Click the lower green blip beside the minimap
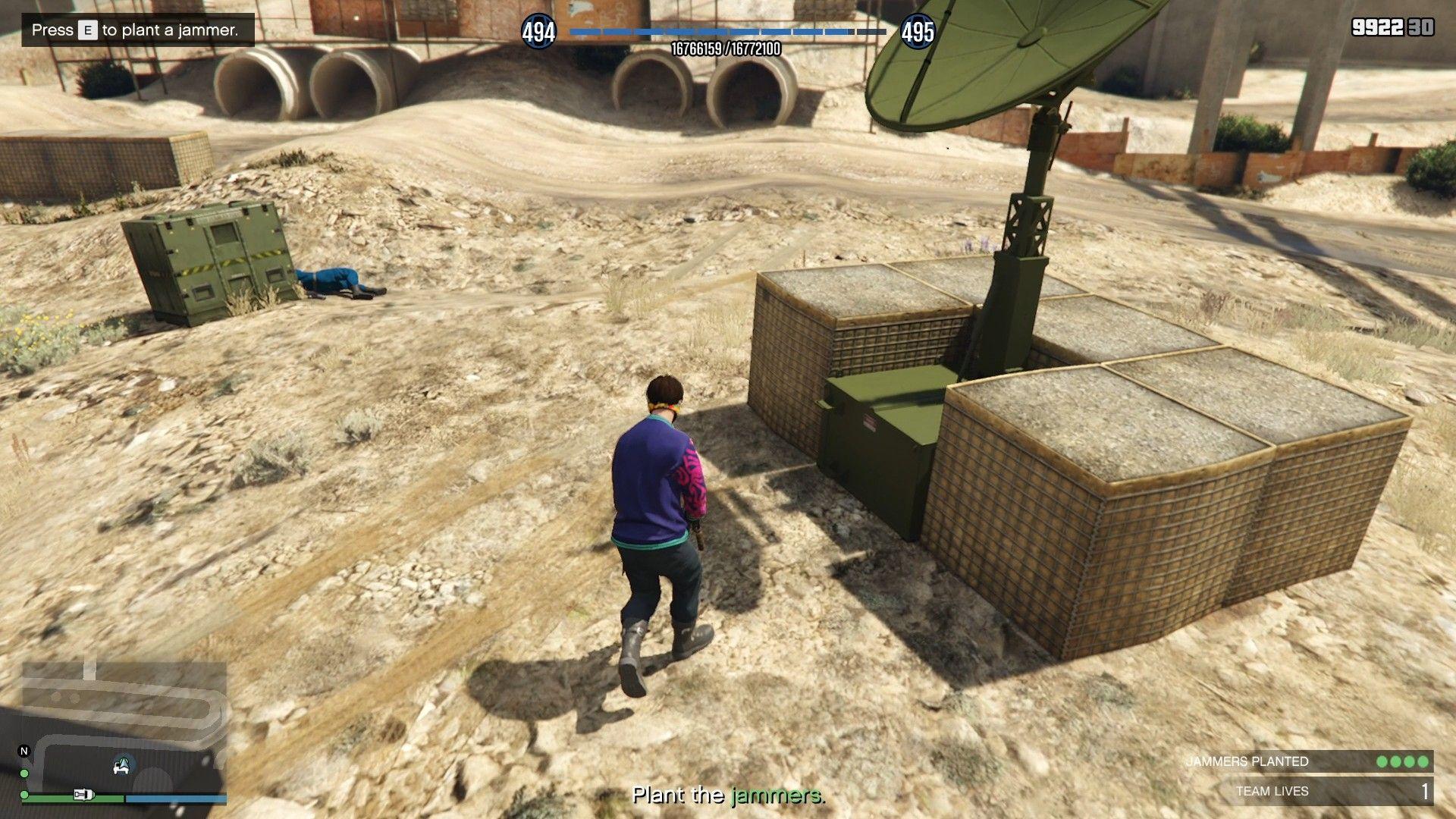The width and height of the screenshot is (1456, 819). (x=24, y=795)
